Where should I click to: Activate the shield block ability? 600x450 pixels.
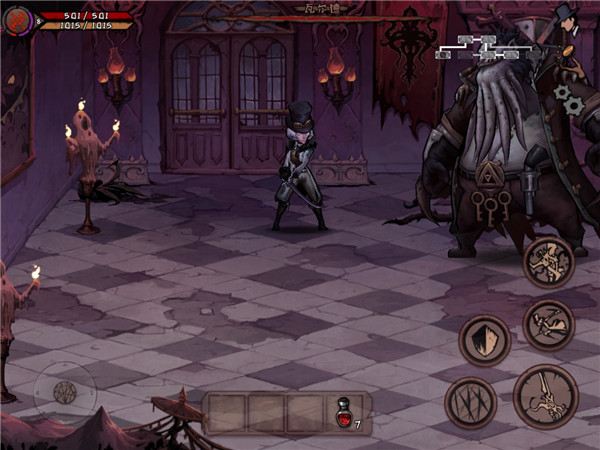tap(485, 341)
